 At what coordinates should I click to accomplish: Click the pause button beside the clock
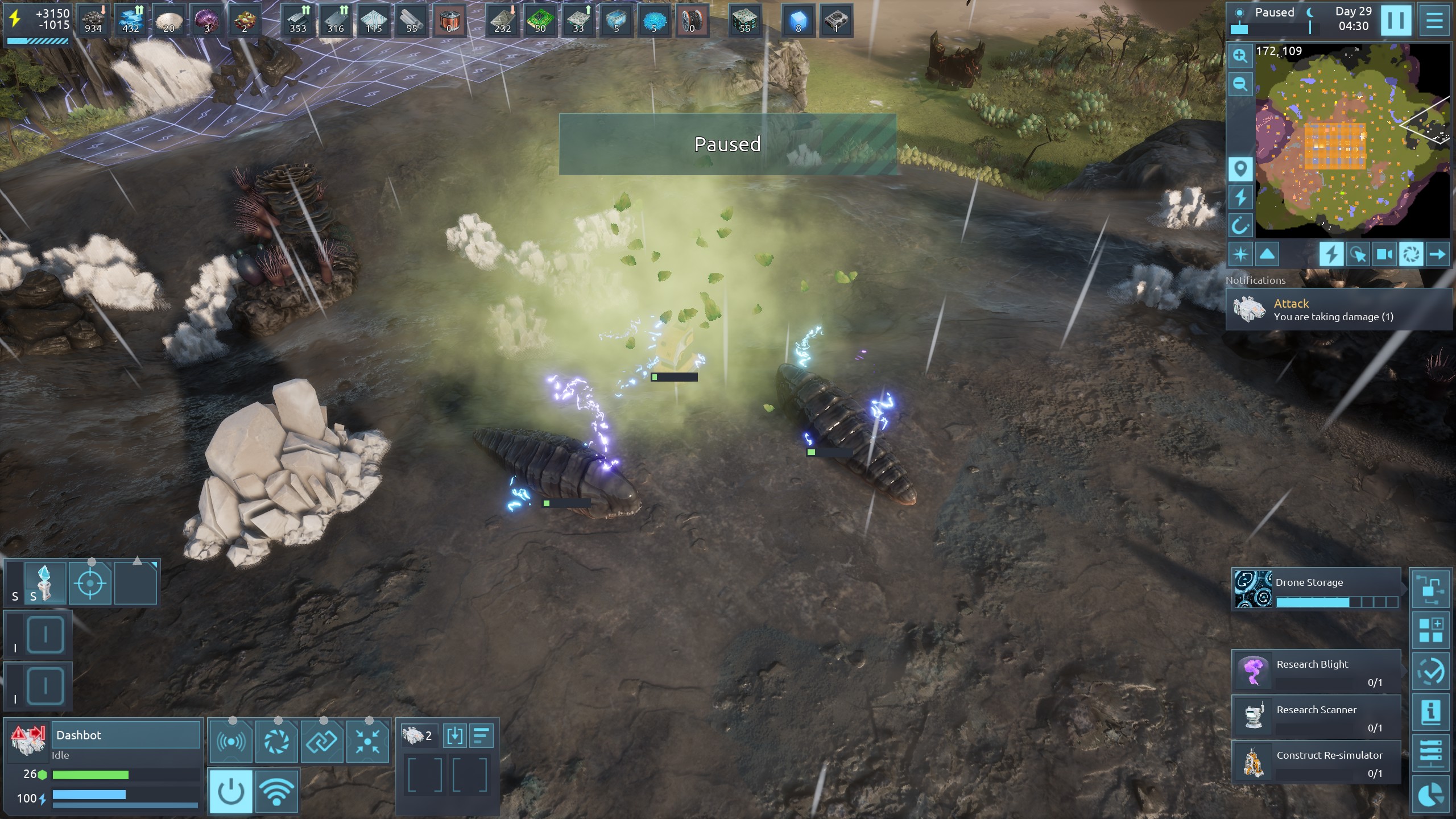click(1395, 20)
